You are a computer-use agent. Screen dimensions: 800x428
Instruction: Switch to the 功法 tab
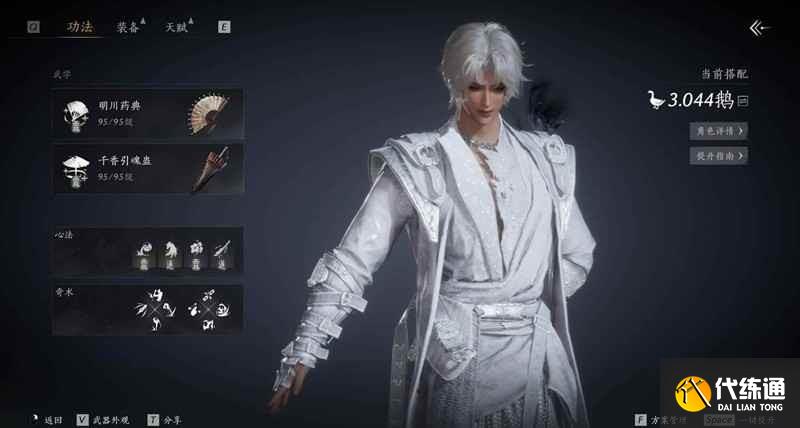tap(79, 28)
